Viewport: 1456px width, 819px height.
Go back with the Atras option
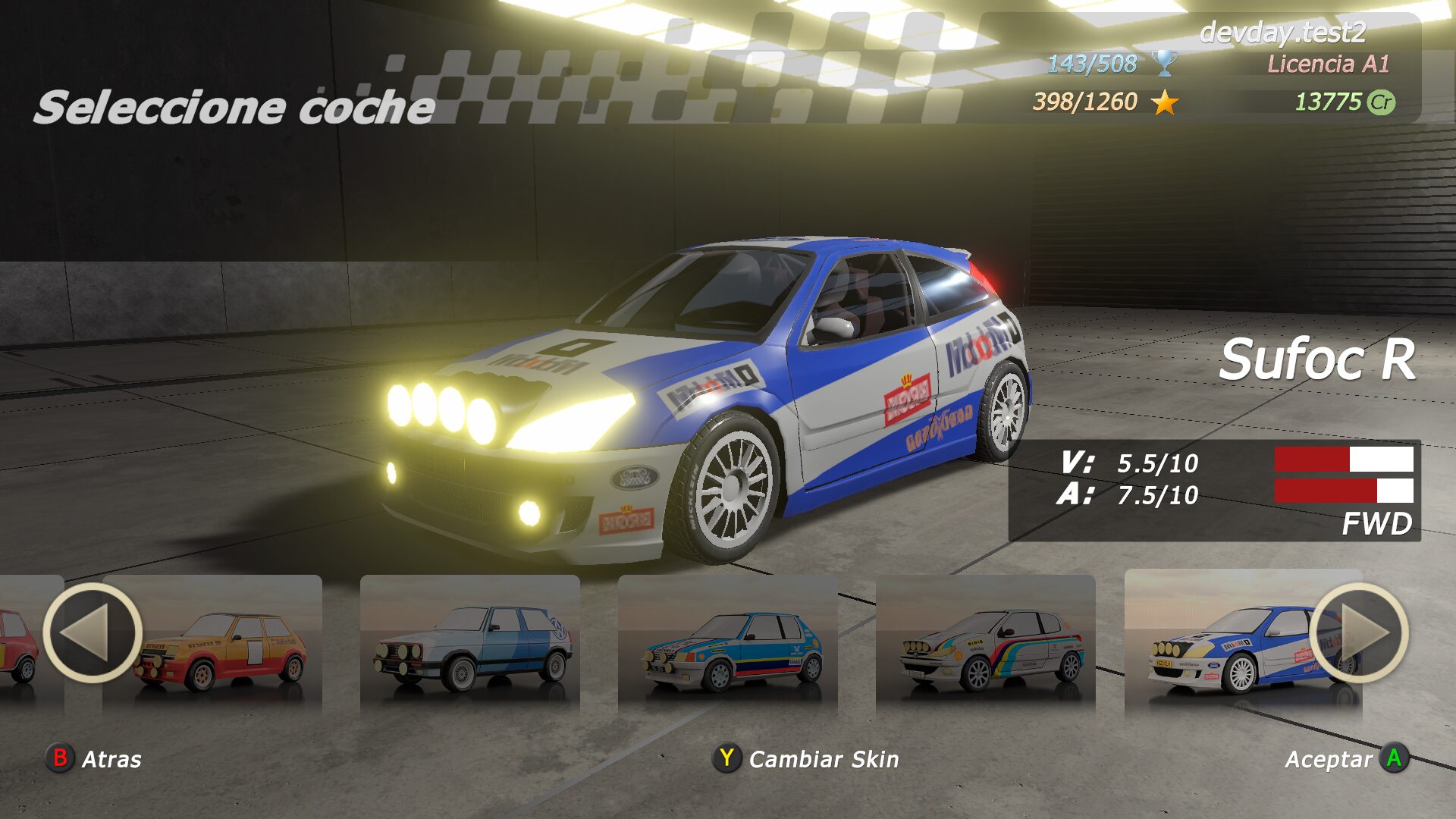[94, 758]
